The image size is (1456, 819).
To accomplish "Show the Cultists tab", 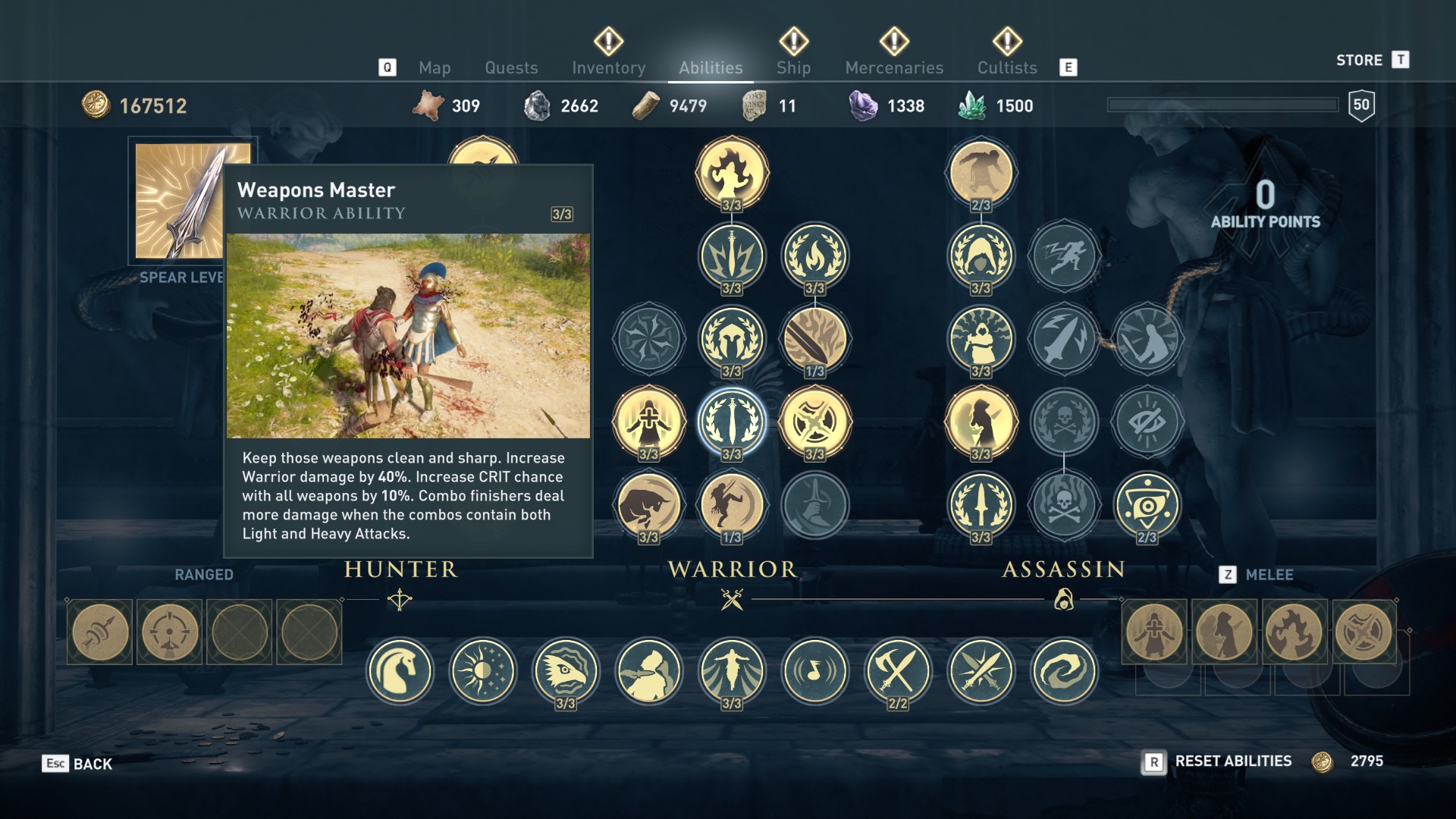I will click(1006, 67).
